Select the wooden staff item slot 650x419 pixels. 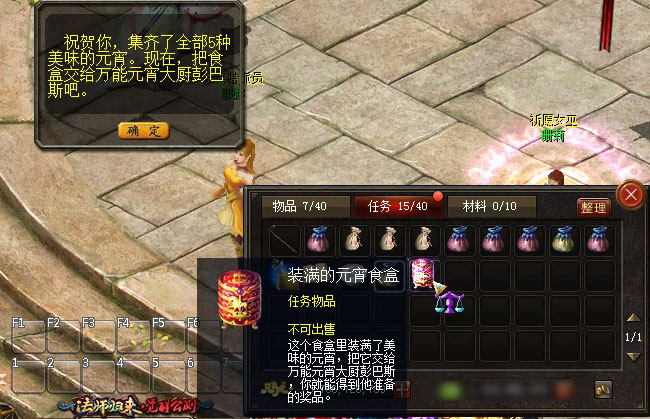[x=285, y=239]
